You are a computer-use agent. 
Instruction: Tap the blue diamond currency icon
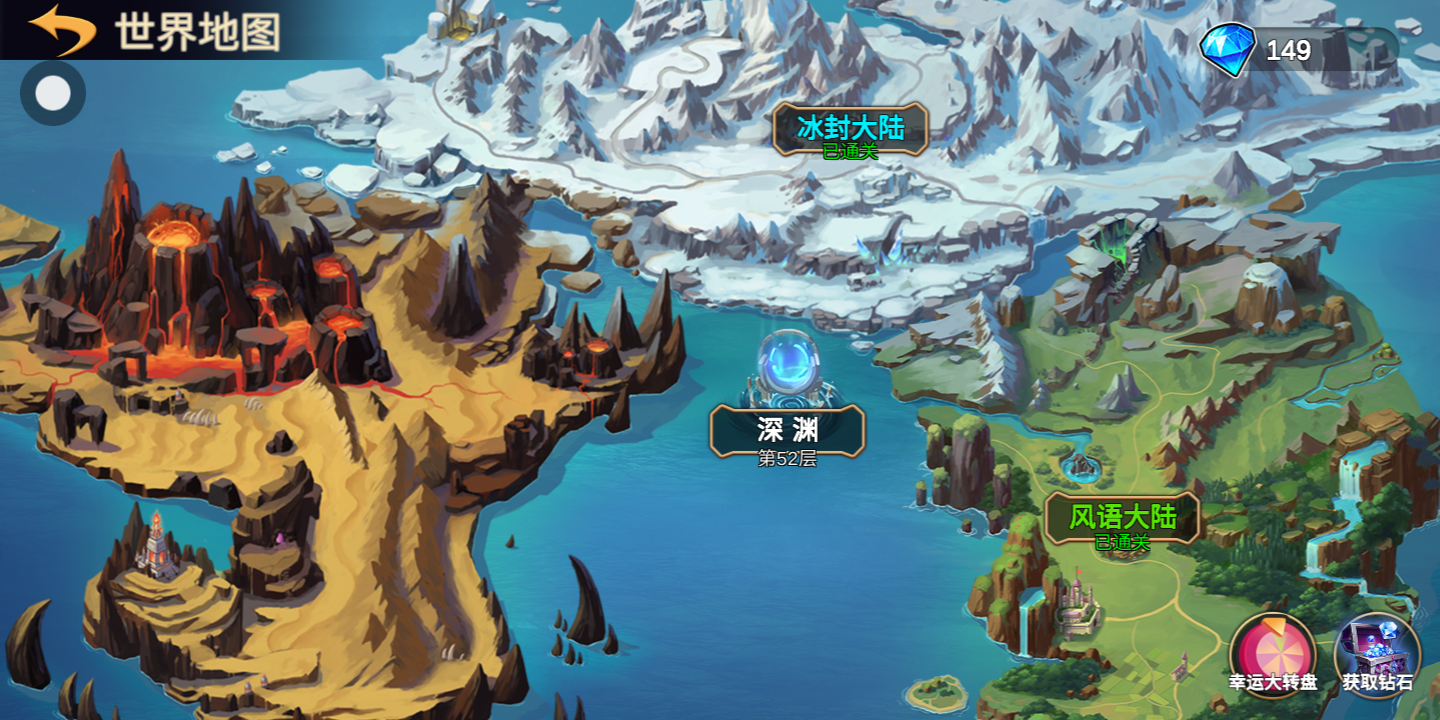(1227, 50)
